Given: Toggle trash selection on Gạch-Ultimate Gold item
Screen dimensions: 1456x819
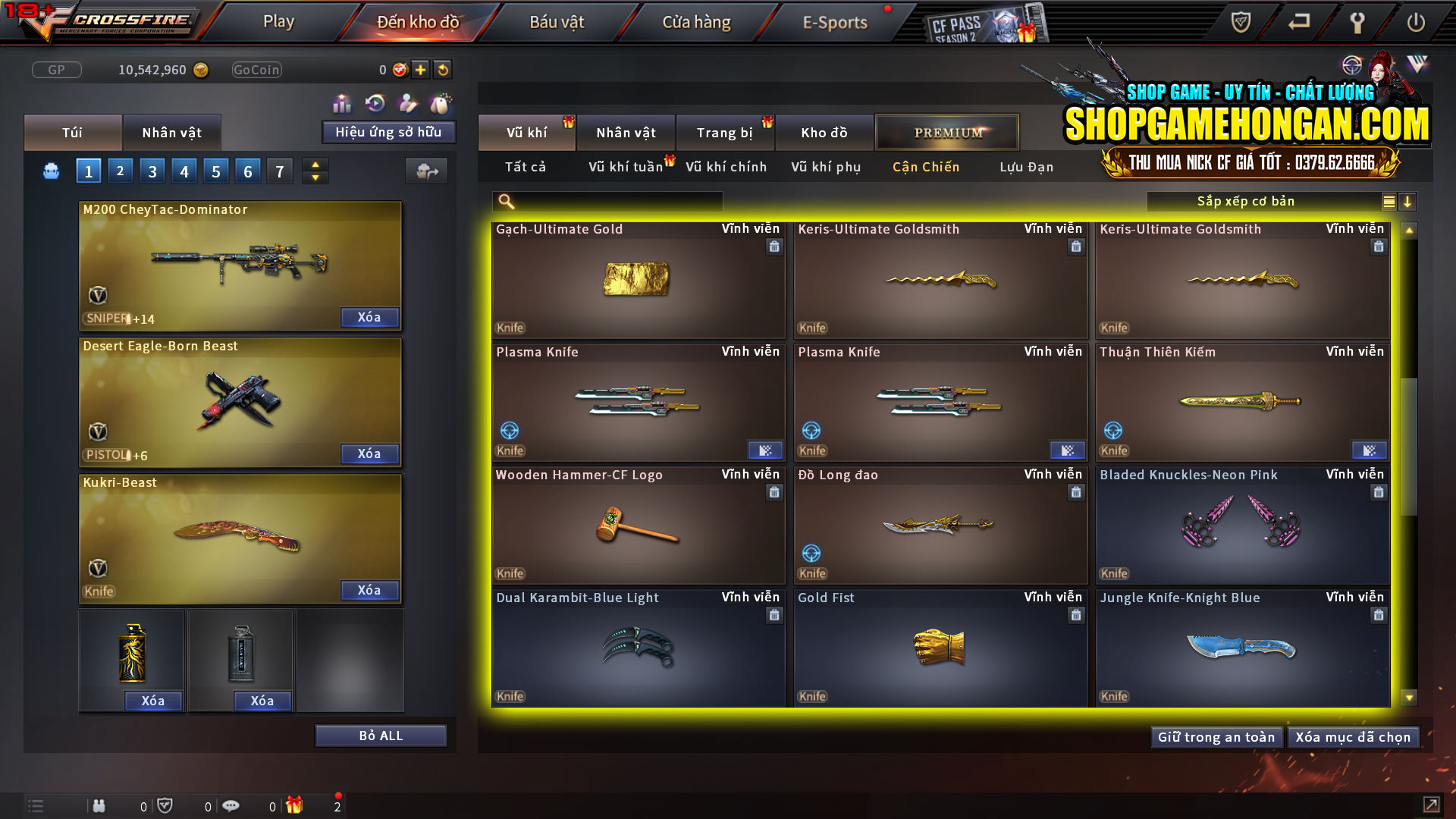Looking at the screenshot, I should (x=774, y=246).
